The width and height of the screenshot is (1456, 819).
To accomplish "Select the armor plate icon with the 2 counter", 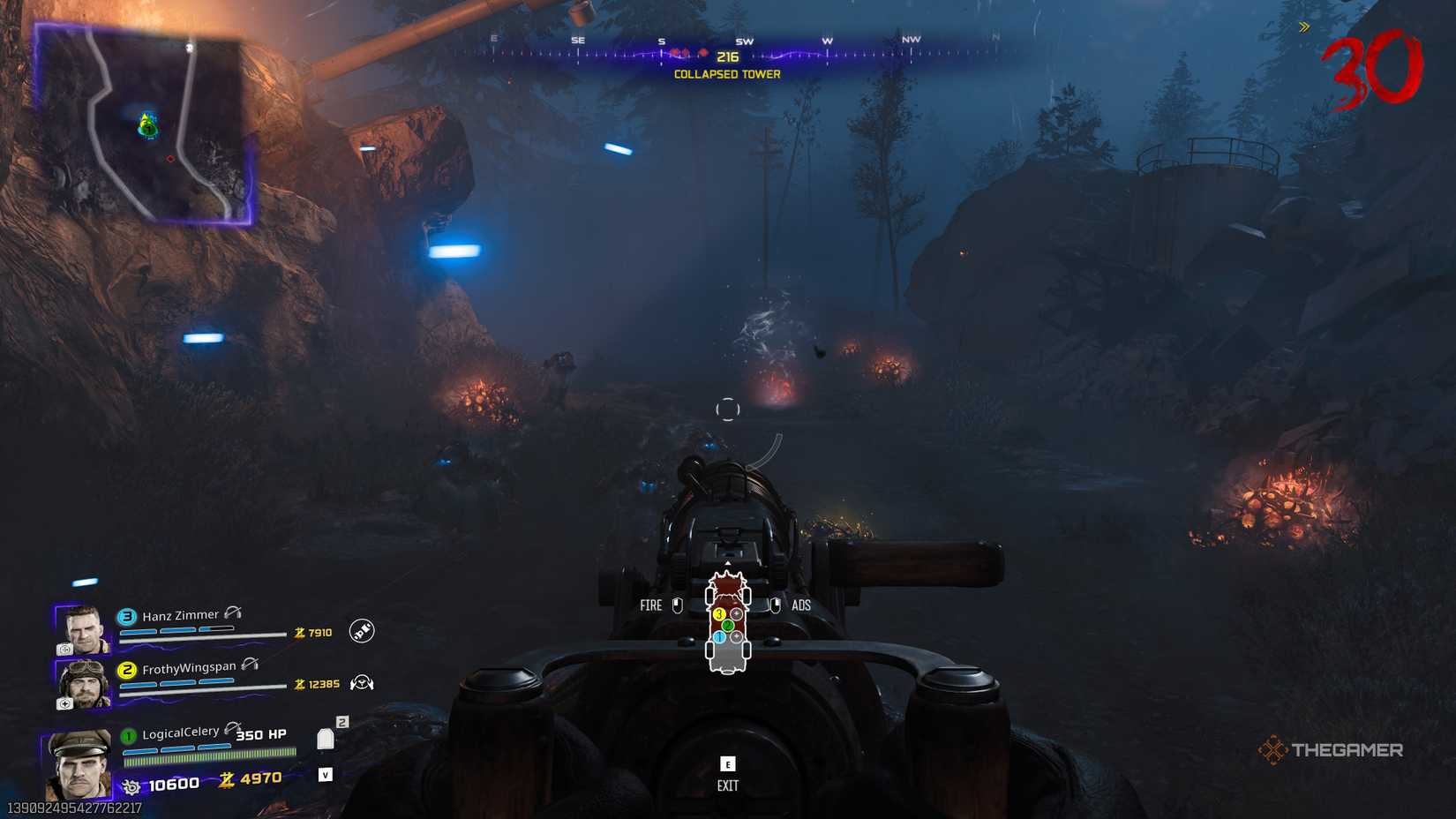I will coord(326,739).
